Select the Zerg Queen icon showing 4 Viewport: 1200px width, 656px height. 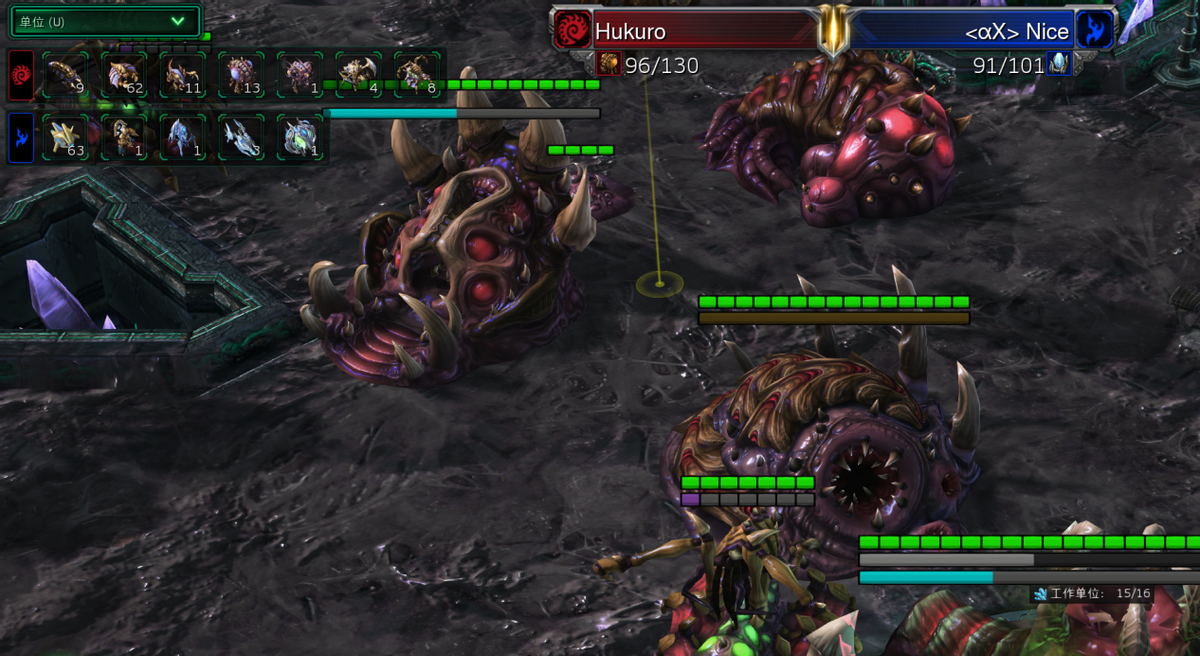tap(359, 74)
